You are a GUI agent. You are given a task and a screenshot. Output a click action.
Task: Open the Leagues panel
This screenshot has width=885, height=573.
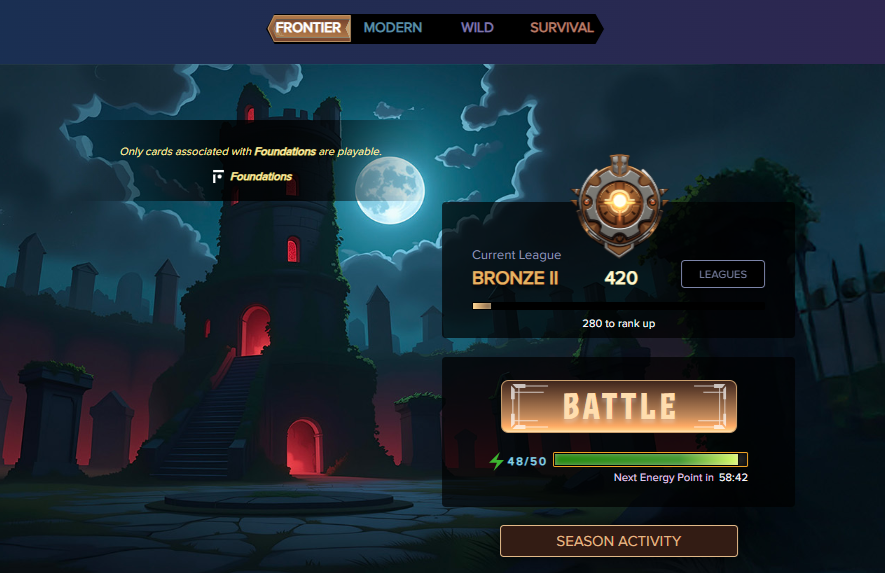click(722, 274)
